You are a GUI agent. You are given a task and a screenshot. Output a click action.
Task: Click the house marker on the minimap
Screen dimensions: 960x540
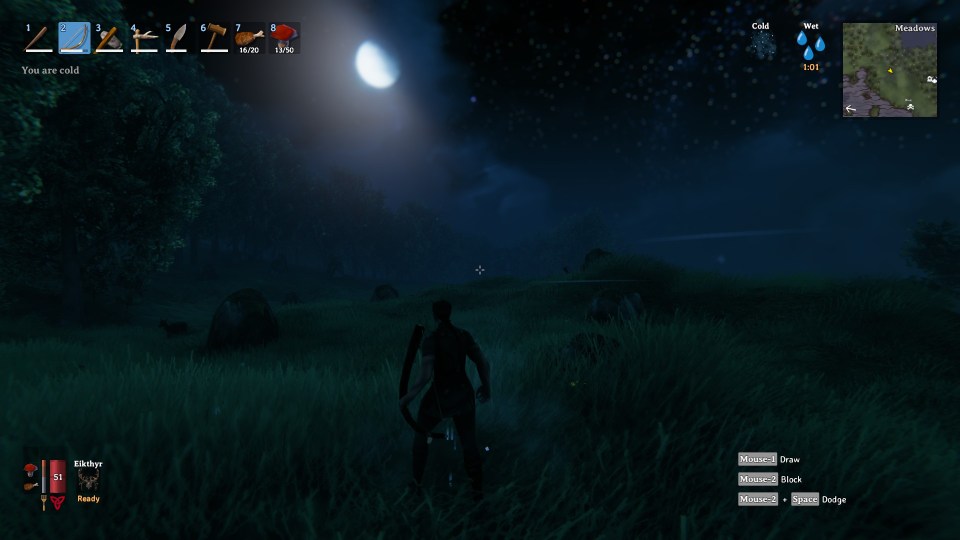click(931, 79)
